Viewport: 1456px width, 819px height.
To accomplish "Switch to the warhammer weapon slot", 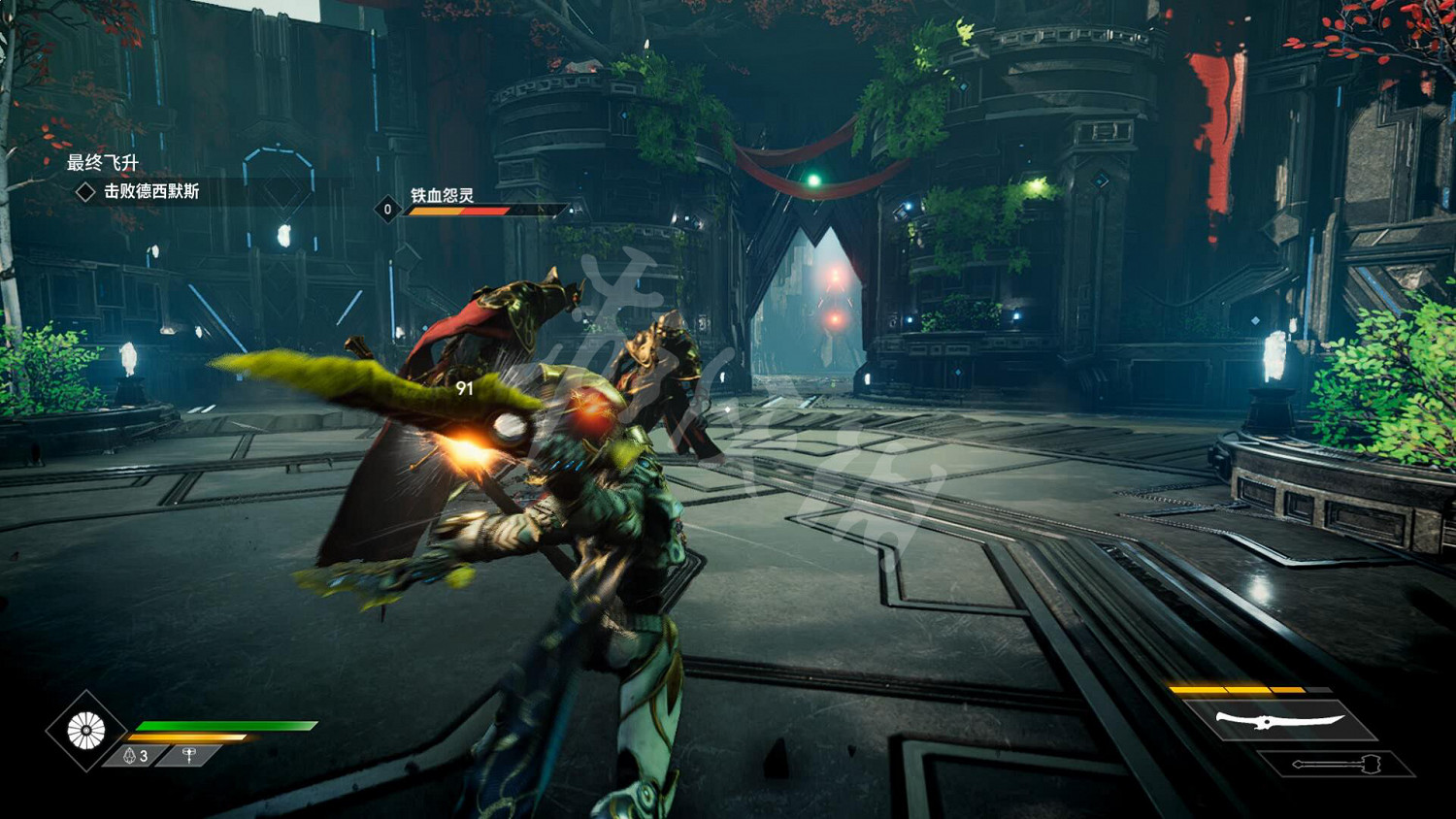I will pos(1336,765).
